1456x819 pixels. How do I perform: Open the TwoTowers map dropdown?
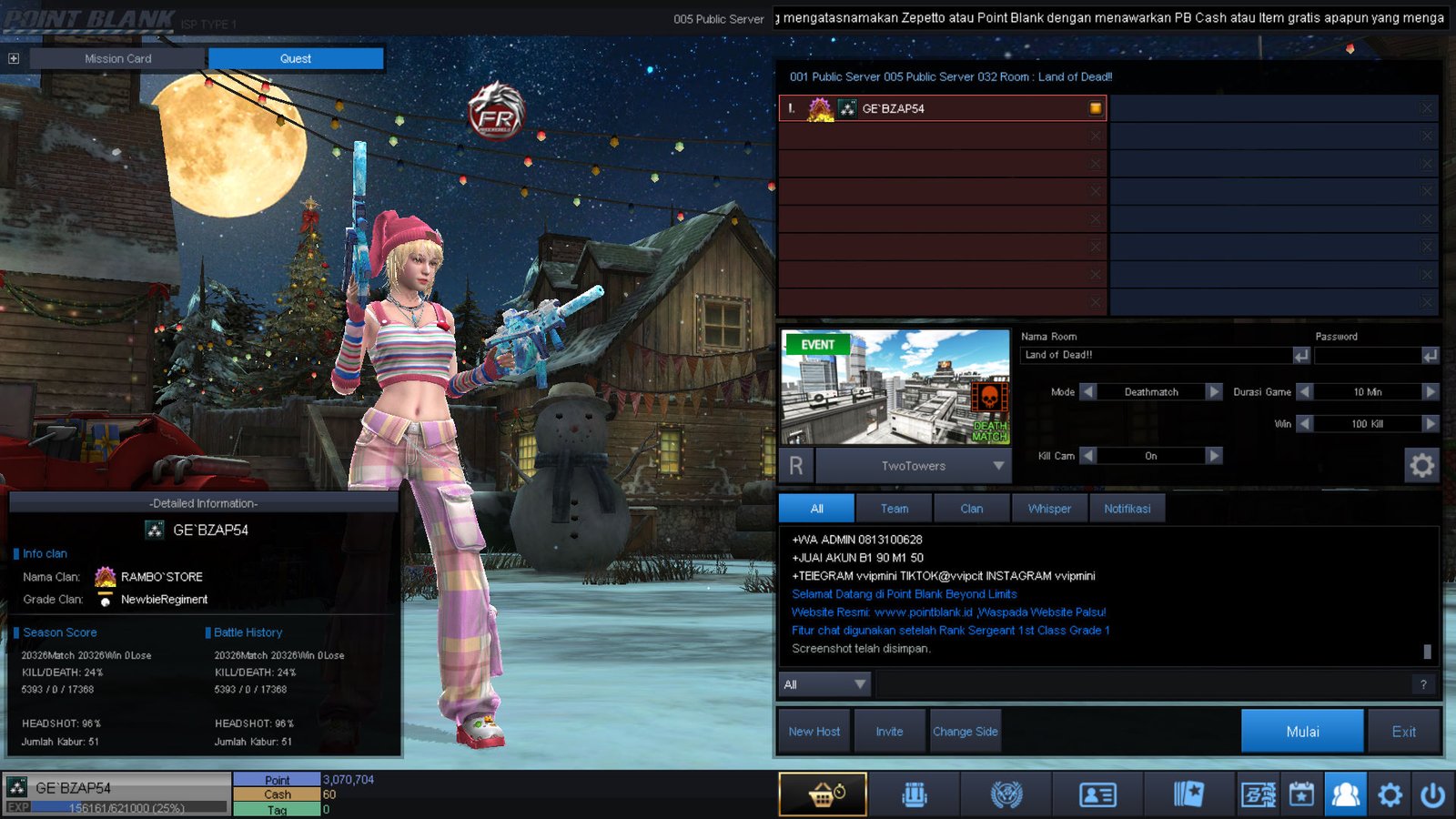coord(998,466)
